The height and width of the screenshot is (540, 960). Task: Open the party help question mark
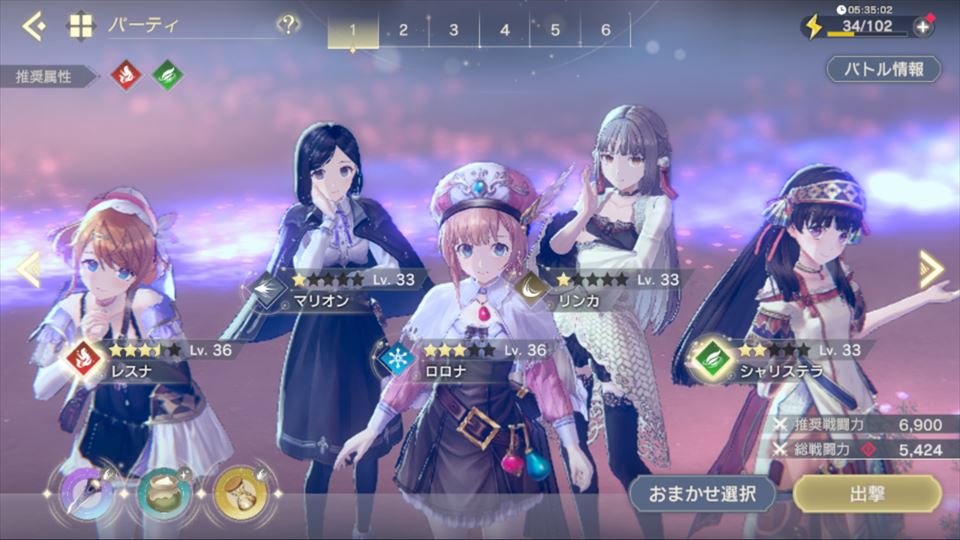click(x=288, y=25)
